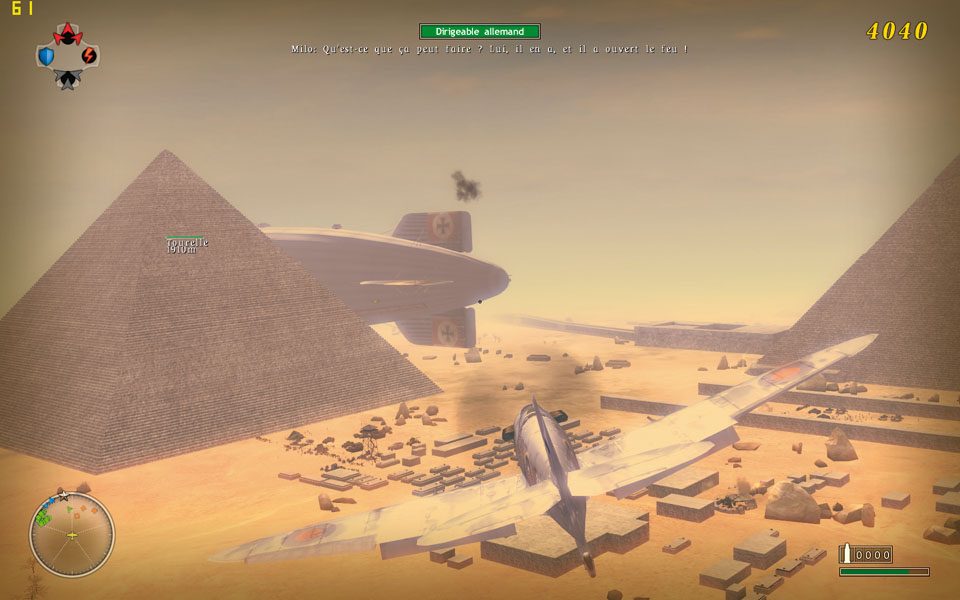Trigger the orange lightning bolt icon
The image size is (960, 600).
pyautogui.click(x=89, y=55)
